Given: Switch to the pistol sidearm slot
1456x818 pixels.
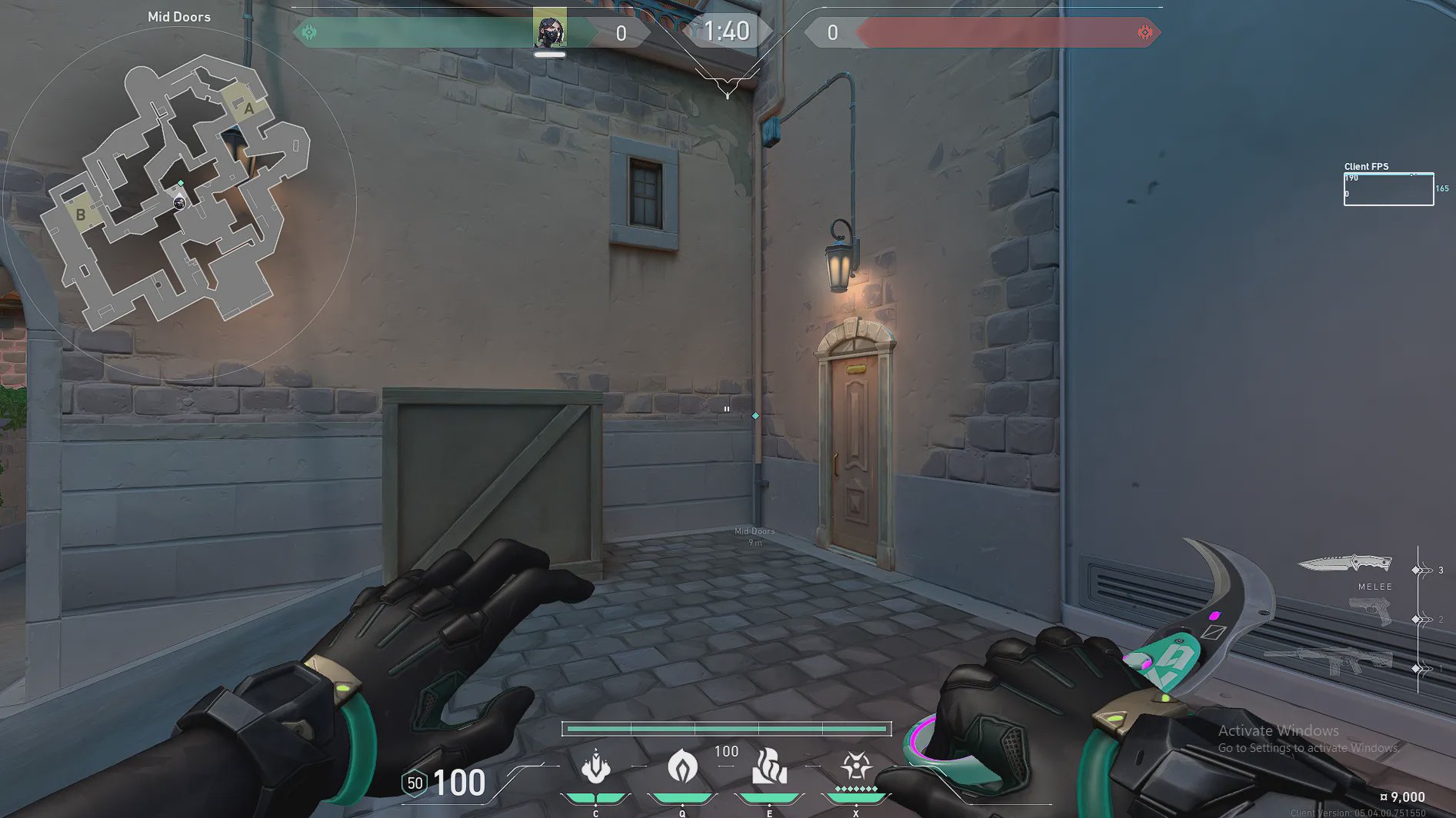Looking at the screenshot, I should [x=1370, y=612].
